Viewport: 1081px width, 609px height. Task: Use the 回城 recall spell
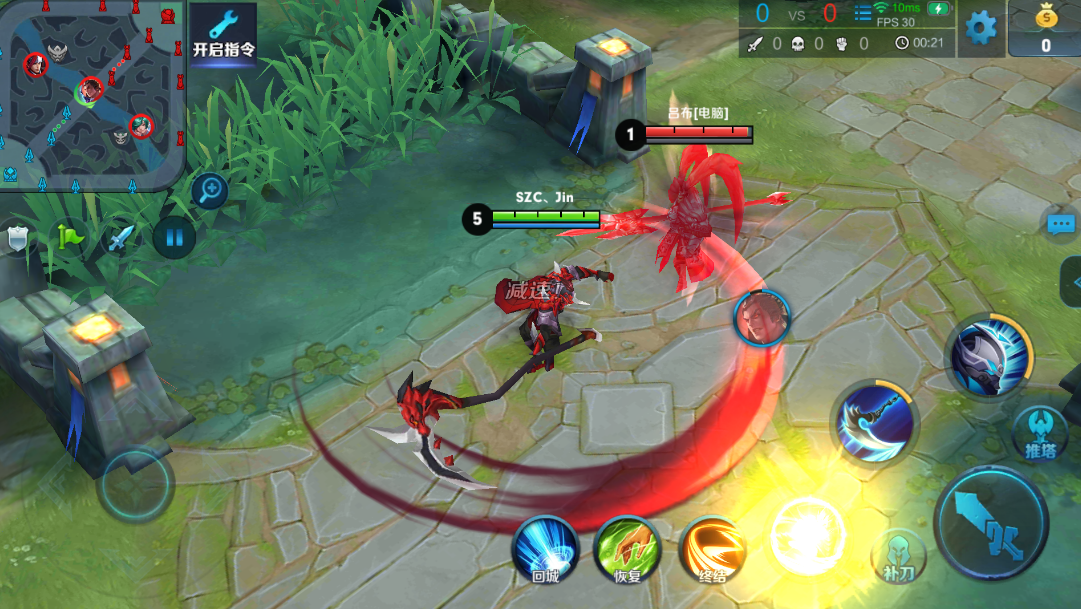coord(545,549)
